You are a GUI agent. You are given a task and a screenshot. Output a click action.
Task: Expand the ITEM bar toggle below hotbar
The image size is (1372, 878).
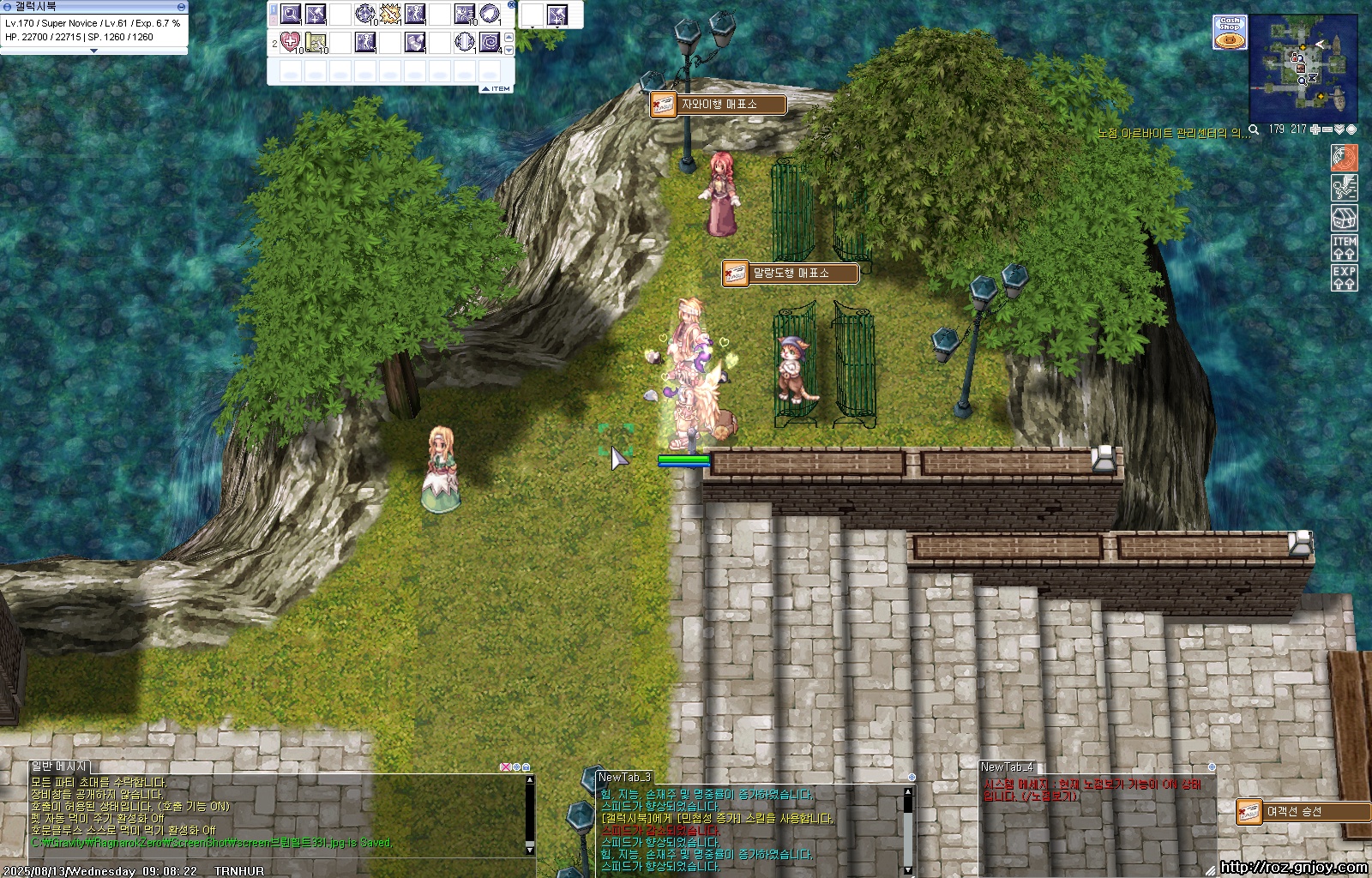tap(496, 88)
